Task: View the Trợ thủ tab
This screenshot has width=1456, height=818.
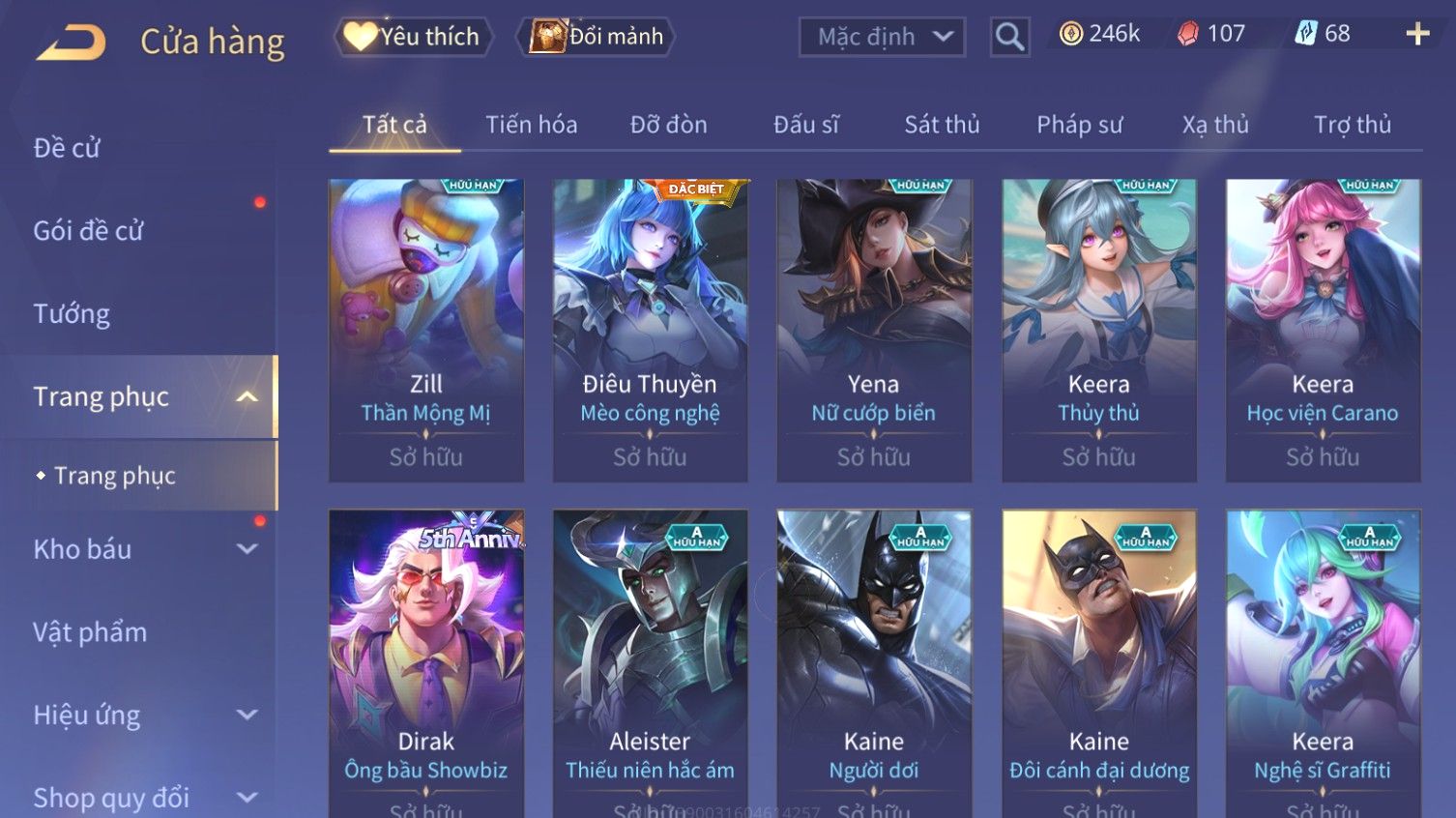Action: (1352, 125)
